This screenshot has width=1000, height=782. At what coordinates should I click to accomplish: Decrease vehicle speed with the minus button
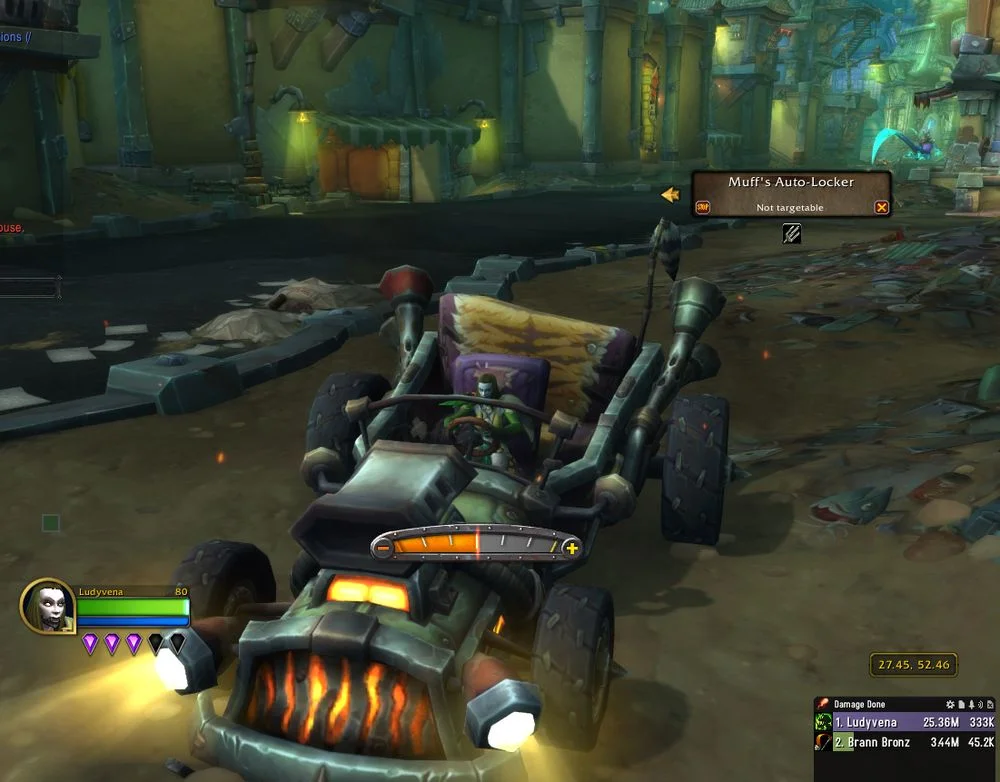[x=383, y=547]
